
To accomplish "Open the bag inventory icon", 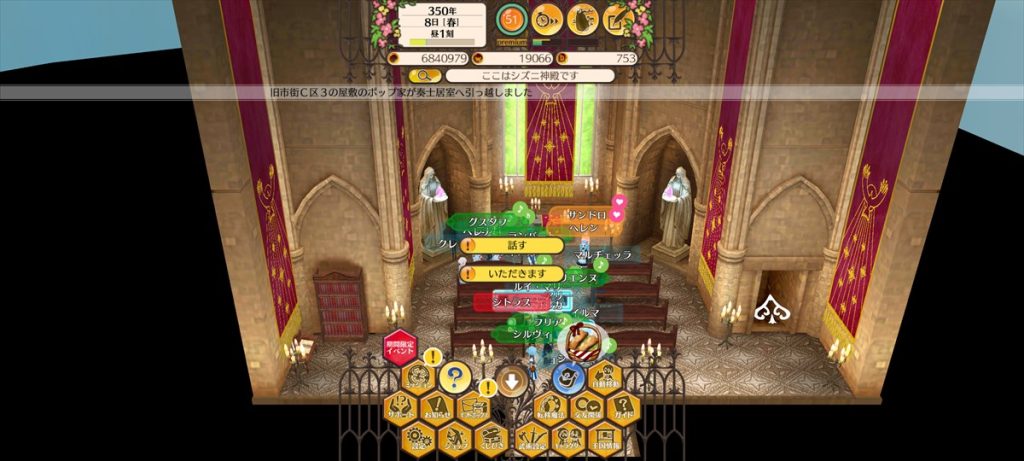I will [581, 17].
